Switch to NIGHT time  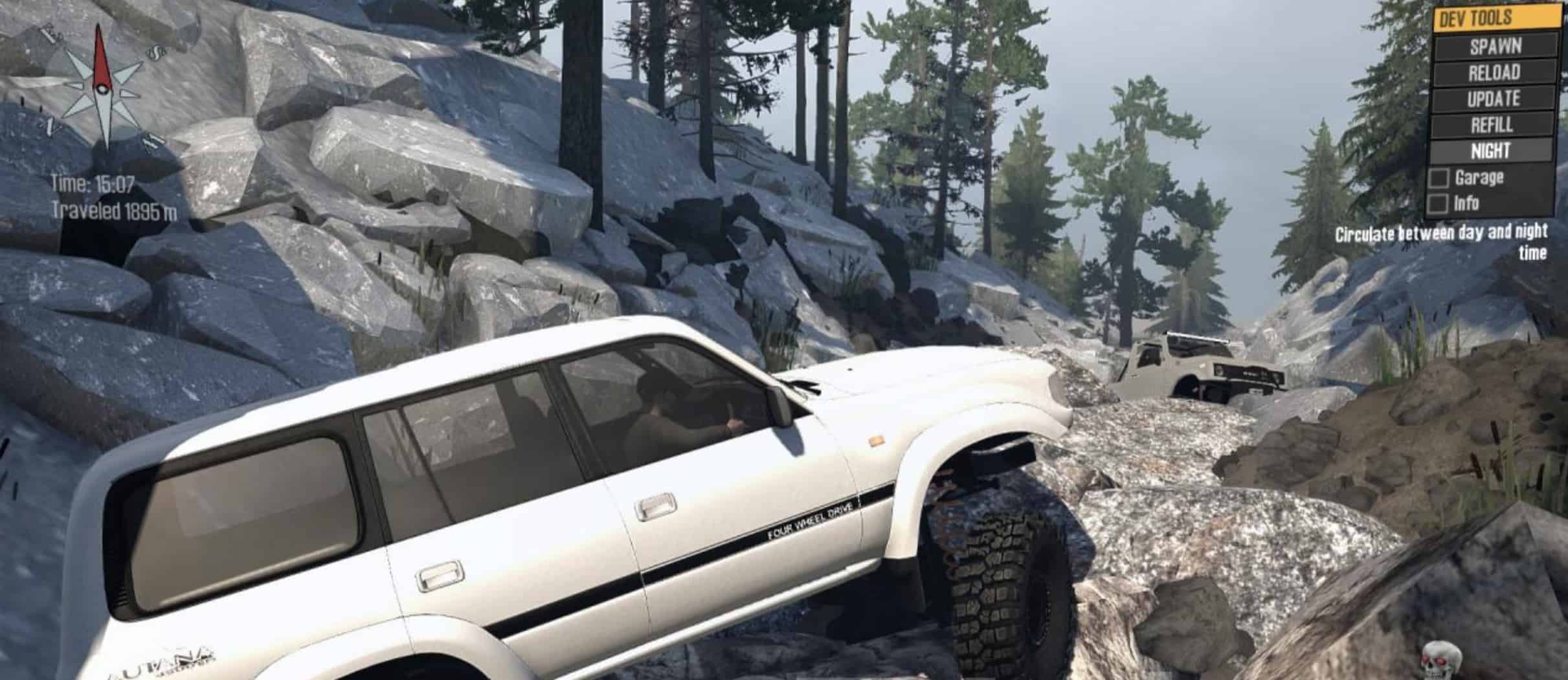[1492, 151]
